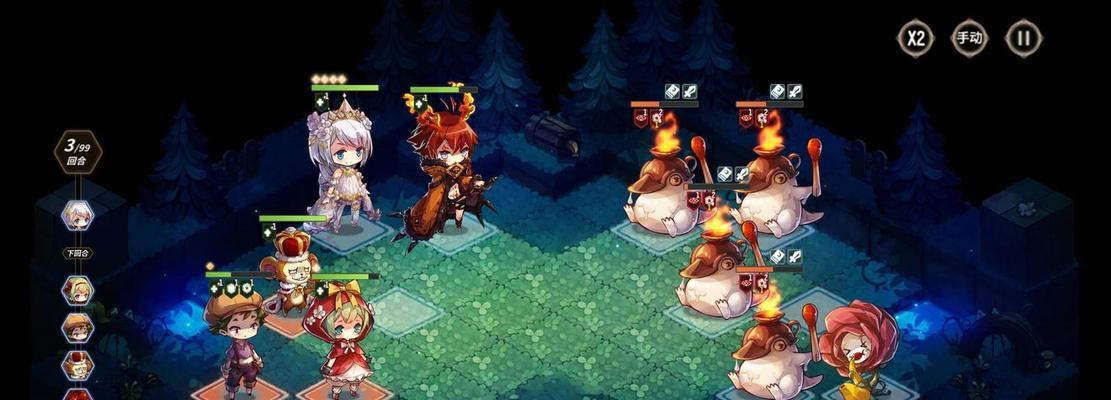The image size is (1111, 400).
Task: Switch the 手动 manual battle mode
Action: click(969, 39)
